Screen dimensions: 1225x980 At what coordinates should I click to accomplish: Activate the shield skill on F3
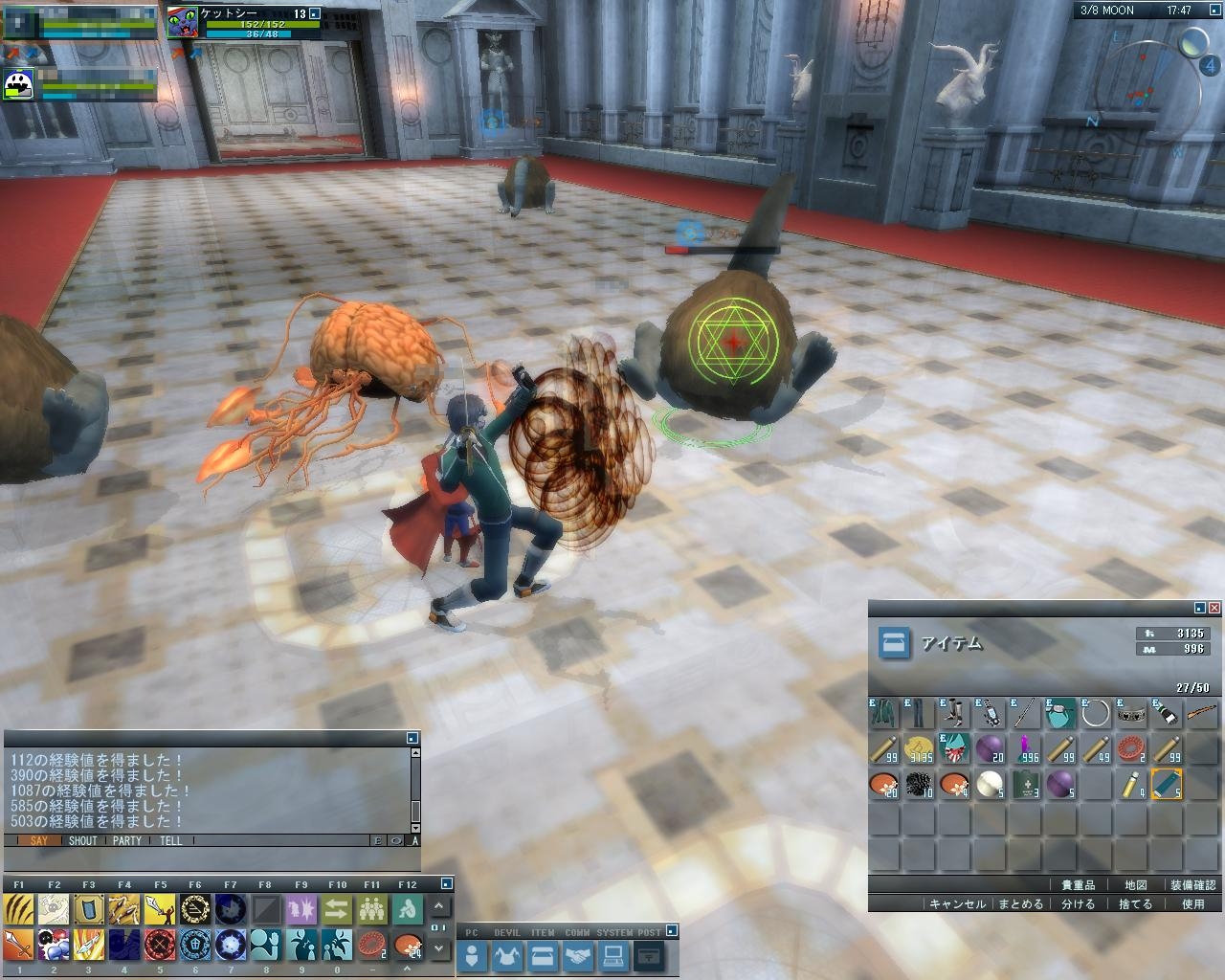pyautogui.click(x=89, y=909)
